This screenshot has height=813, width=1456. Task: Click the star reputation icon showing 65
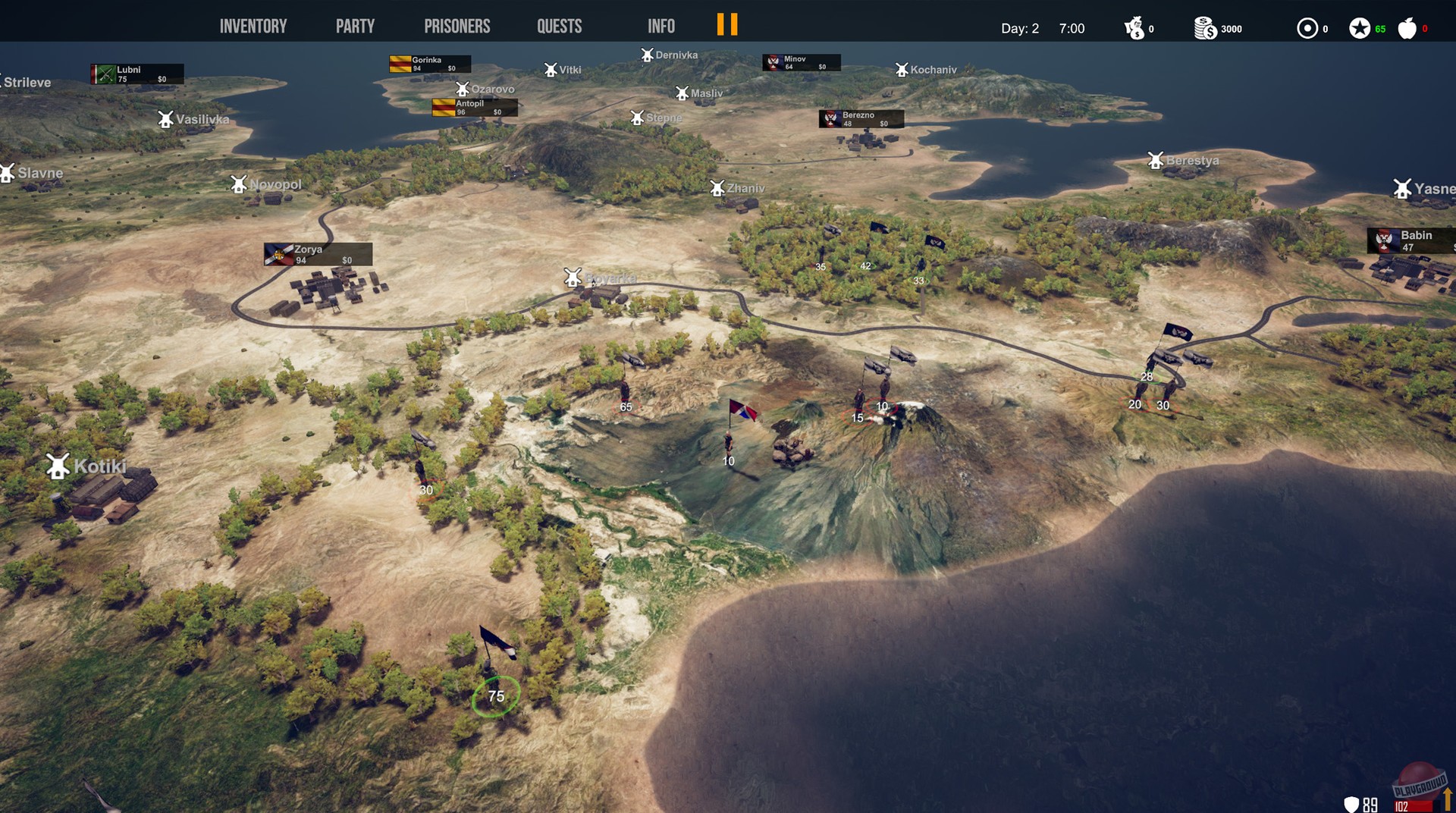(1361, 28)
